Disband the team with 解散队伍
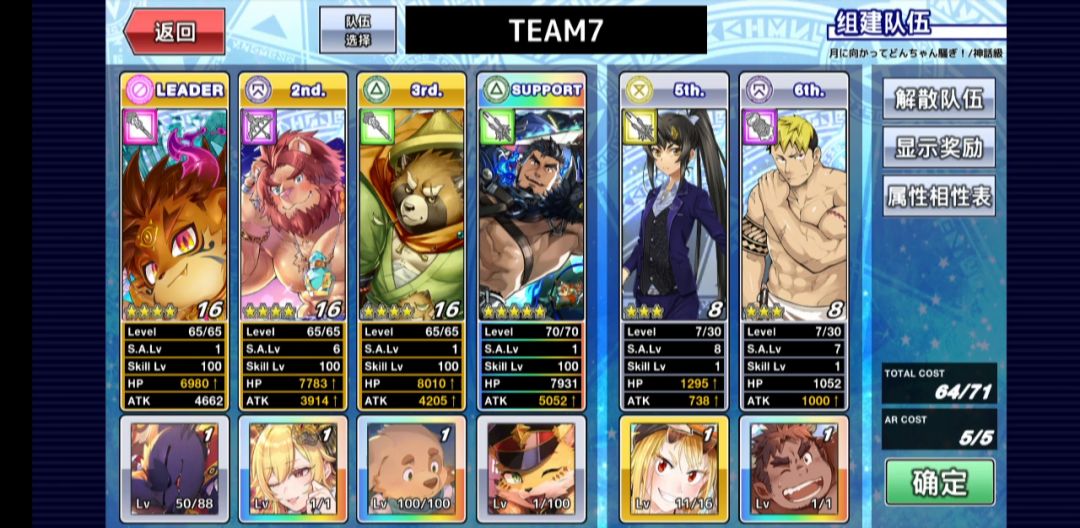This screenshot has height=528, width=1080. 938,99
